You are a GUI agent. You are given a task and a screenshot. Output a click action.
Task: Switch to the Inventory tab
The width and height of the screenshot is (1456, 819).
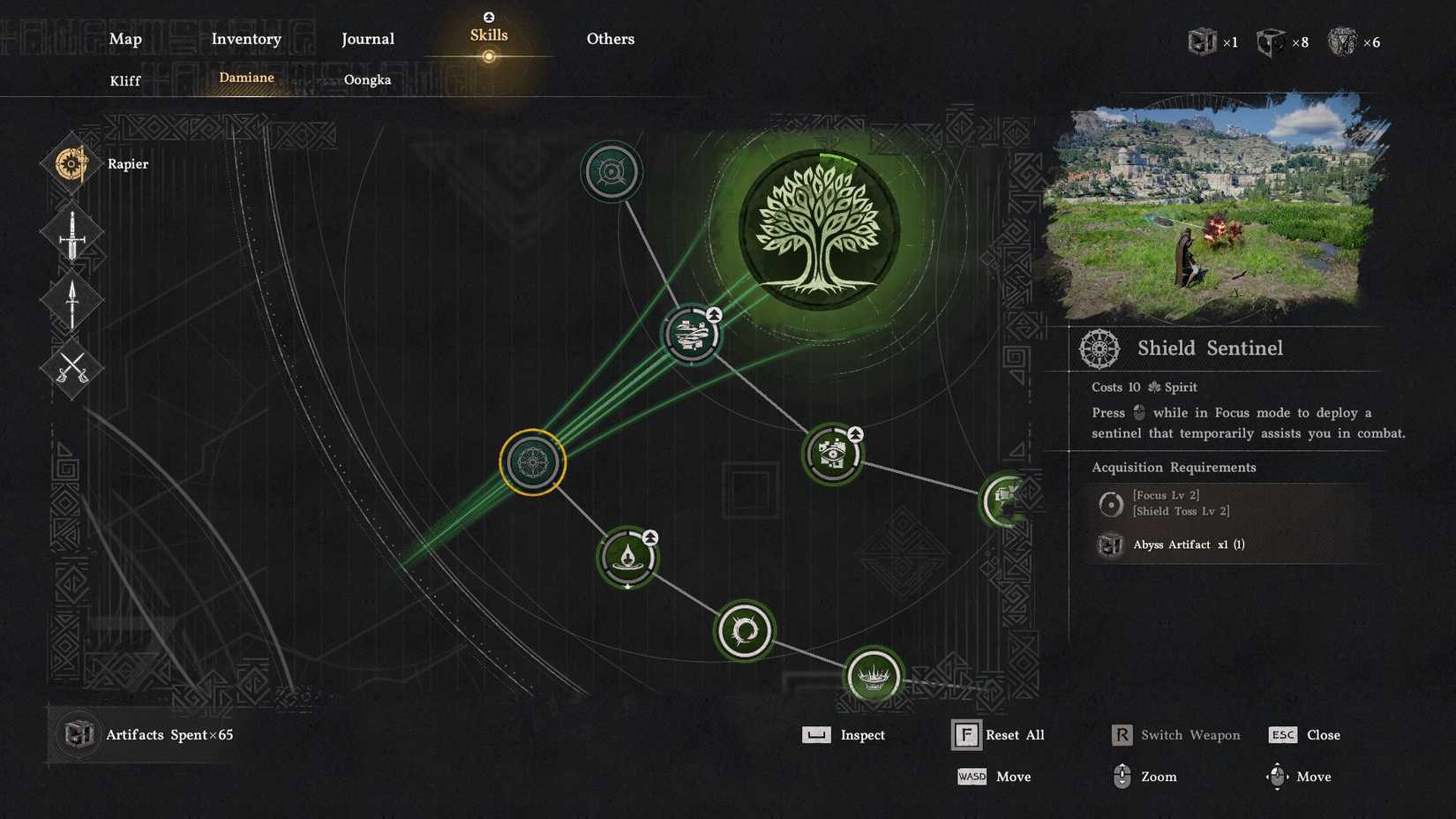pos(246,39)
